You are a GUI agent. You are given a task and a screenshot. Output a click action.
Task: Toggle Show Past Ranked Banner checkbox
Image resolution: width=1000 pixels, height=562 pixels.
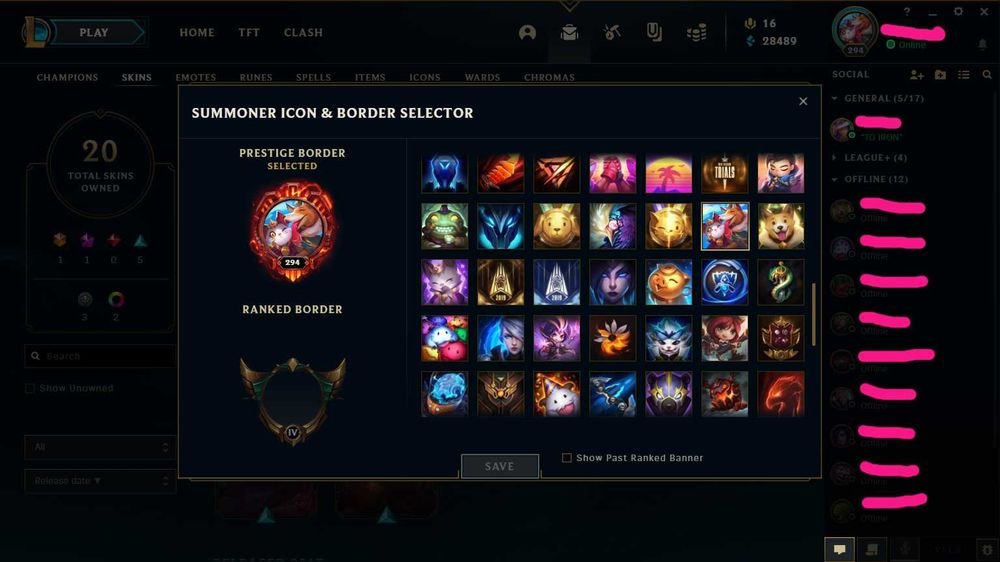click(567, 458)
